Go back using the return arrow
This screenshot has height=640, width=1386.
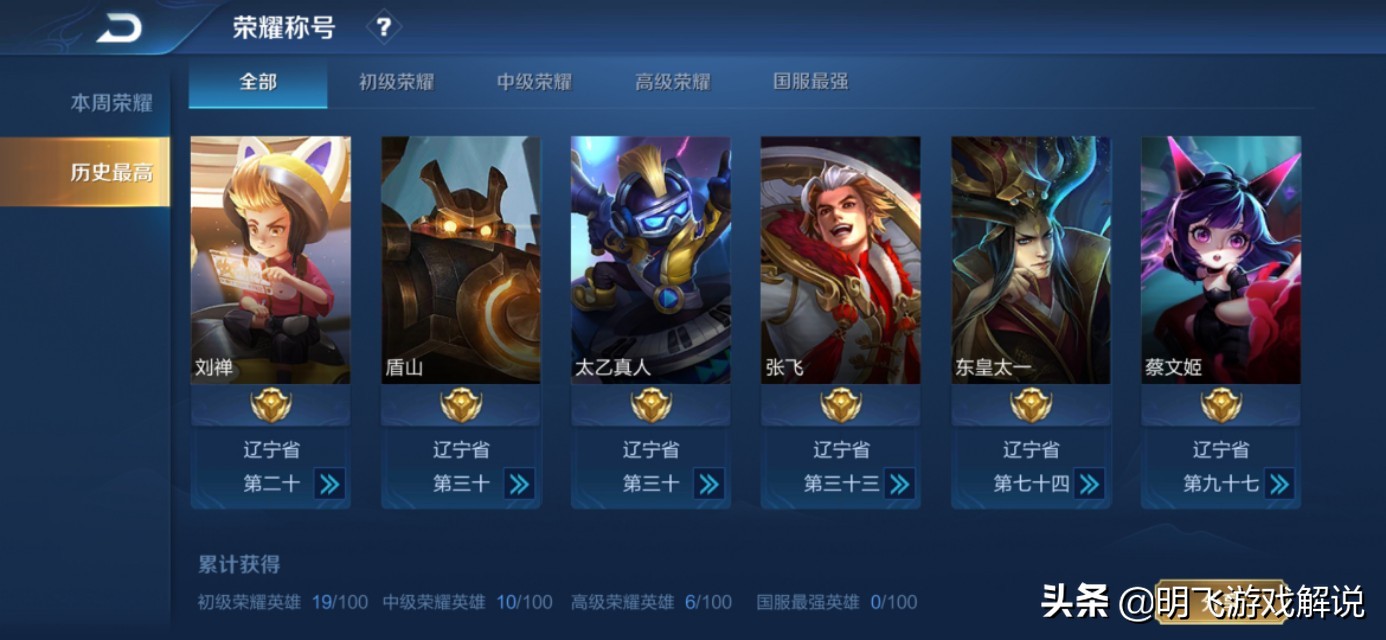click(x=119, y=29)
